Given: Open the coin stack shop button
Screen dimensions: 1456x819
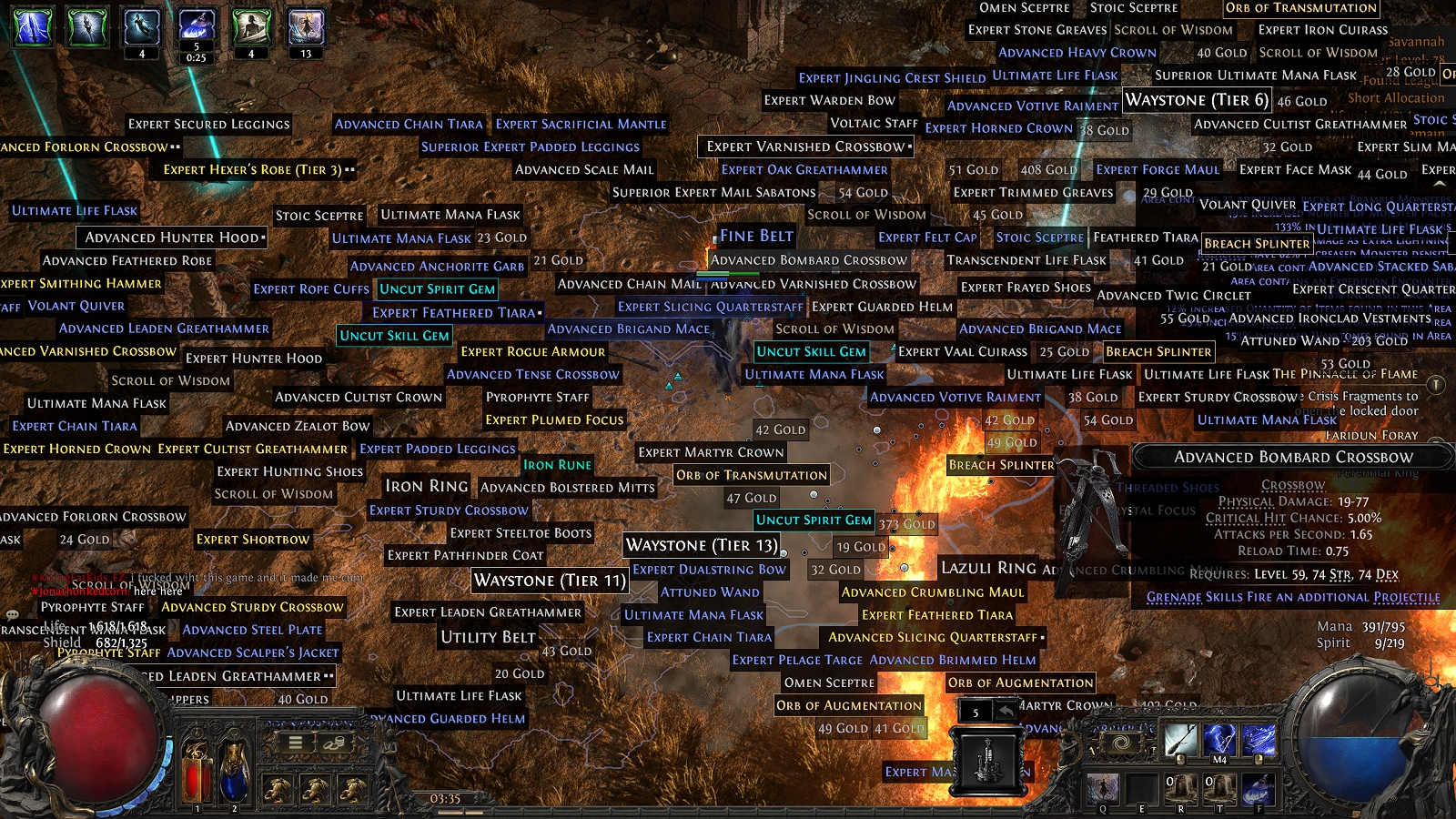Looking at the screenshot, I should tap(334, 743).
